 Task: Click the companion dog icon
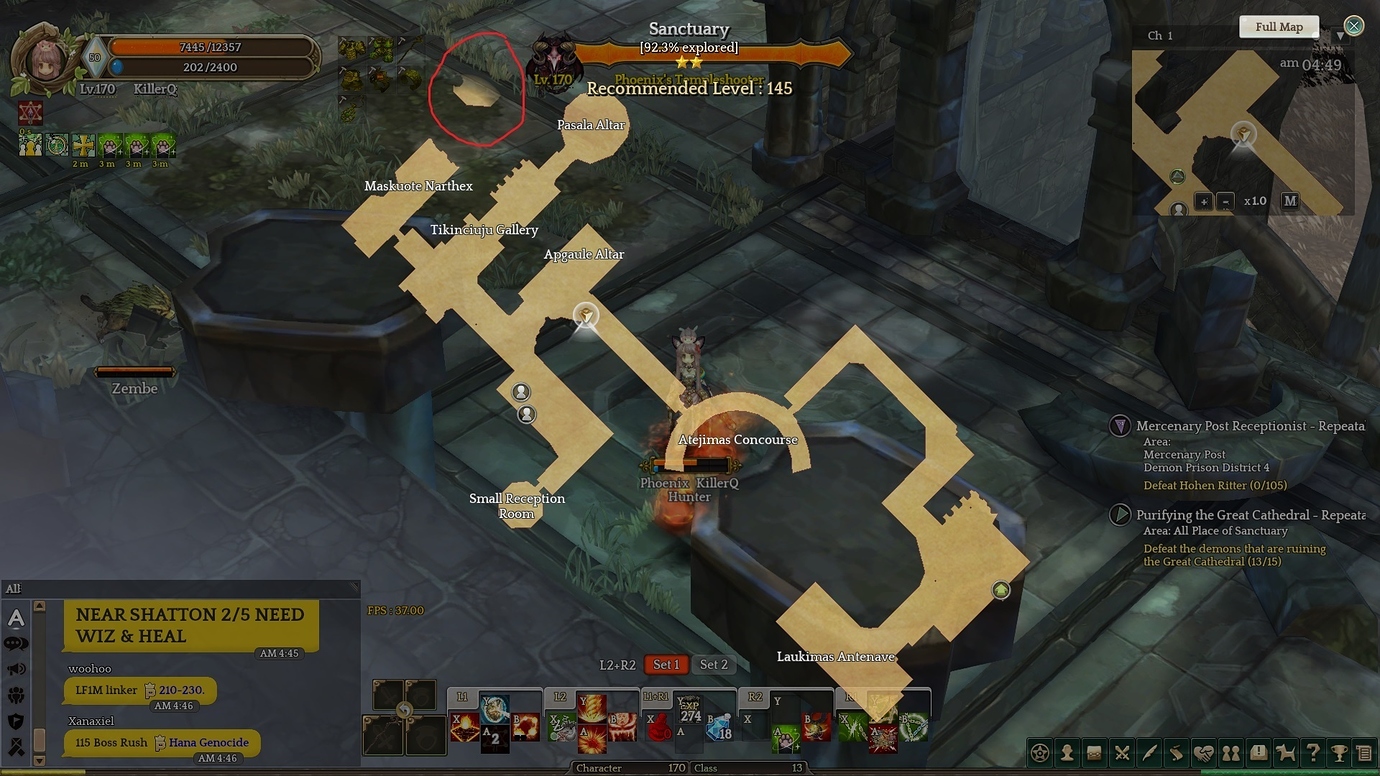pos(1285,751)
